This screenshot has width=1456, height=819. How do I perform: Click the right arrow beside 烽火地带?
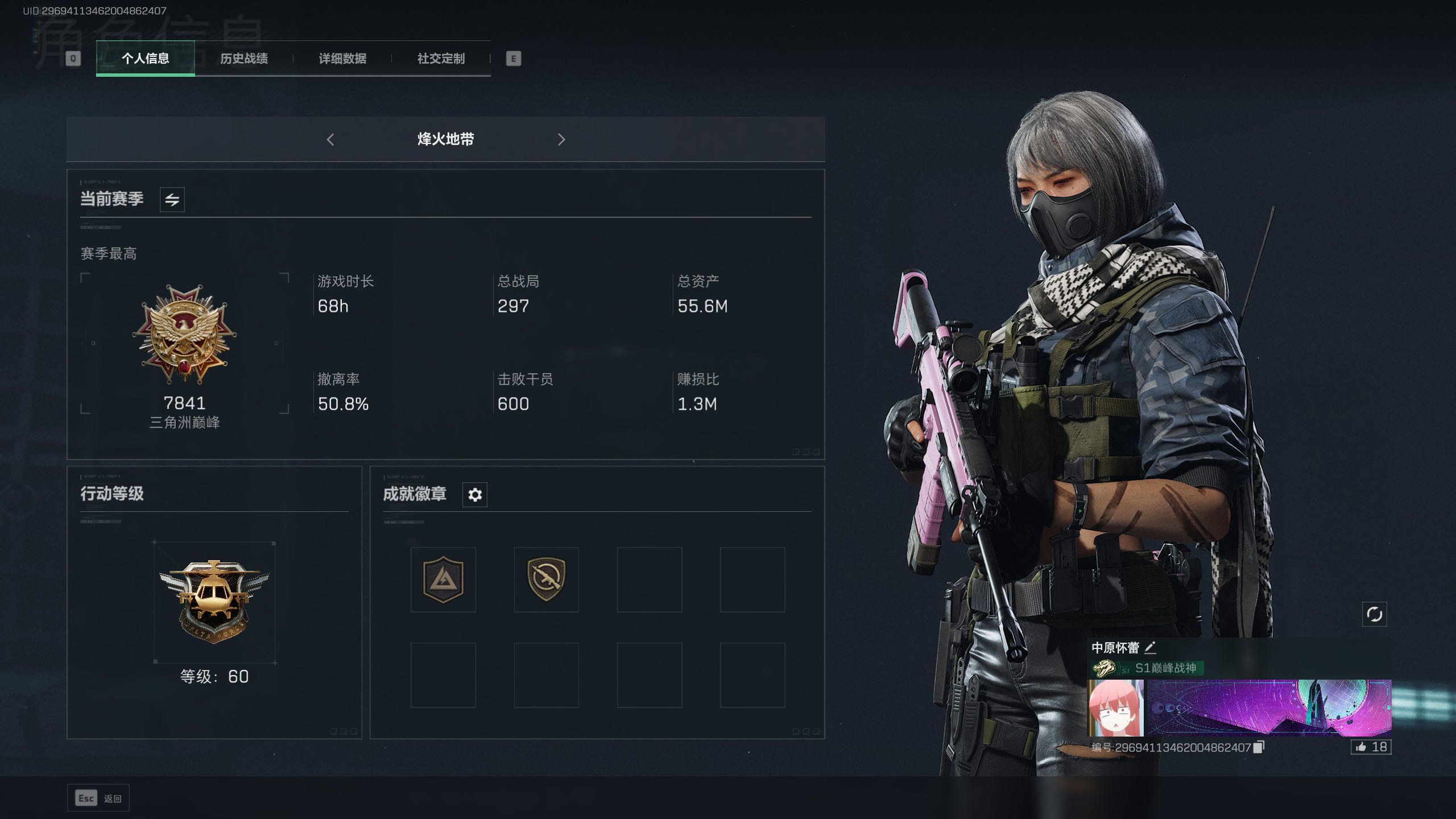pyautogui.click(x=561, y=139)
